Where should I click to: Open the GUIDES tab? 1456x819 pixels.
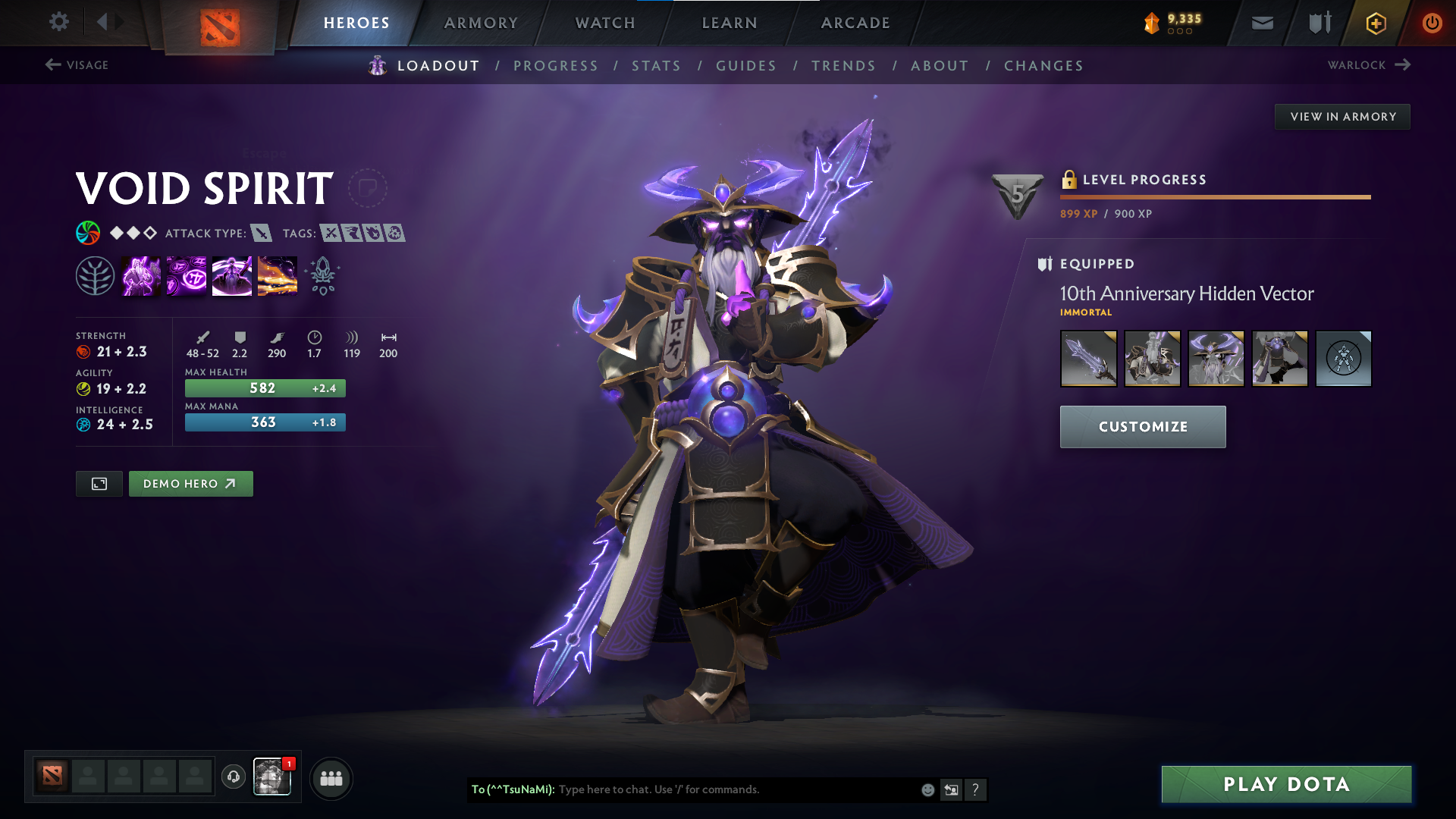(746, 65)
